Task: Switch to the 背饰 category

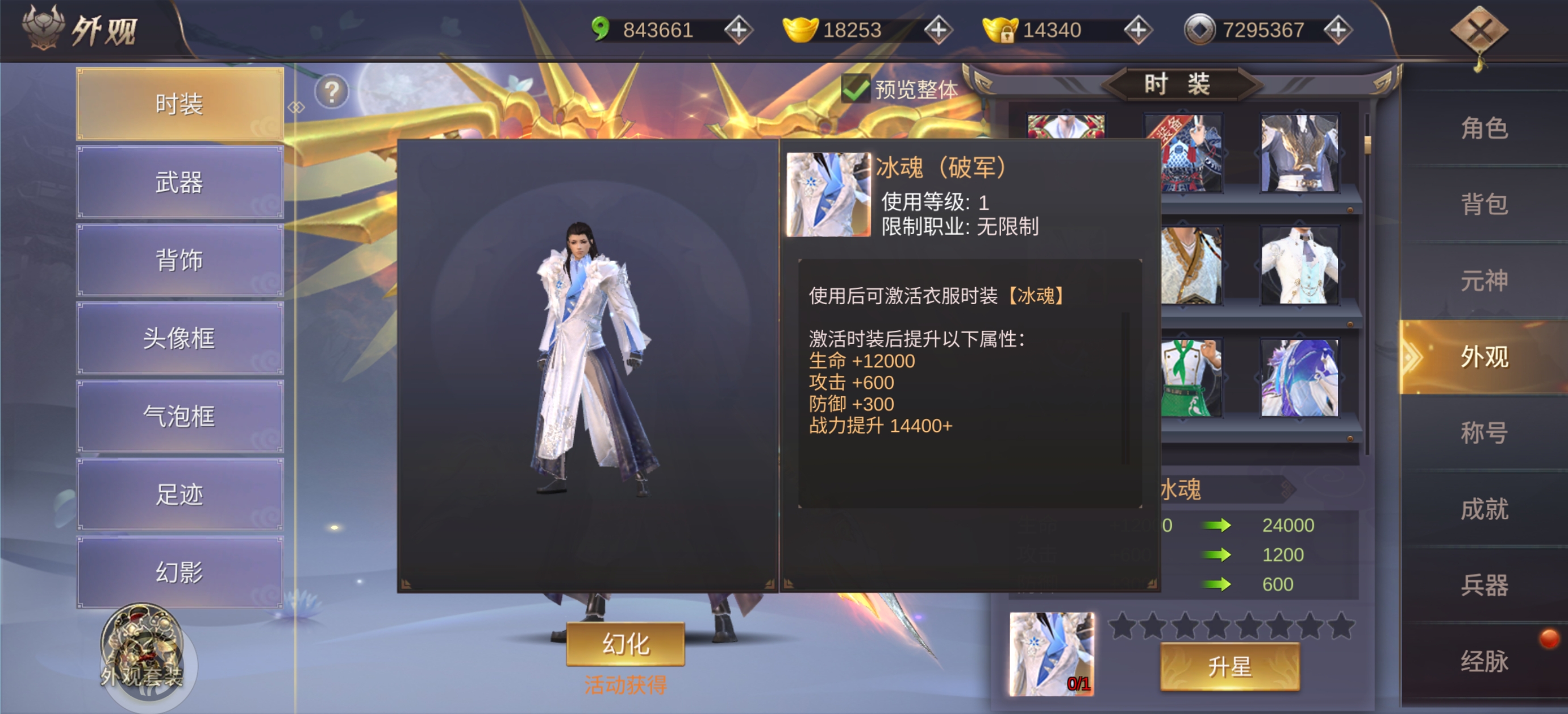Action: (180, 260)
